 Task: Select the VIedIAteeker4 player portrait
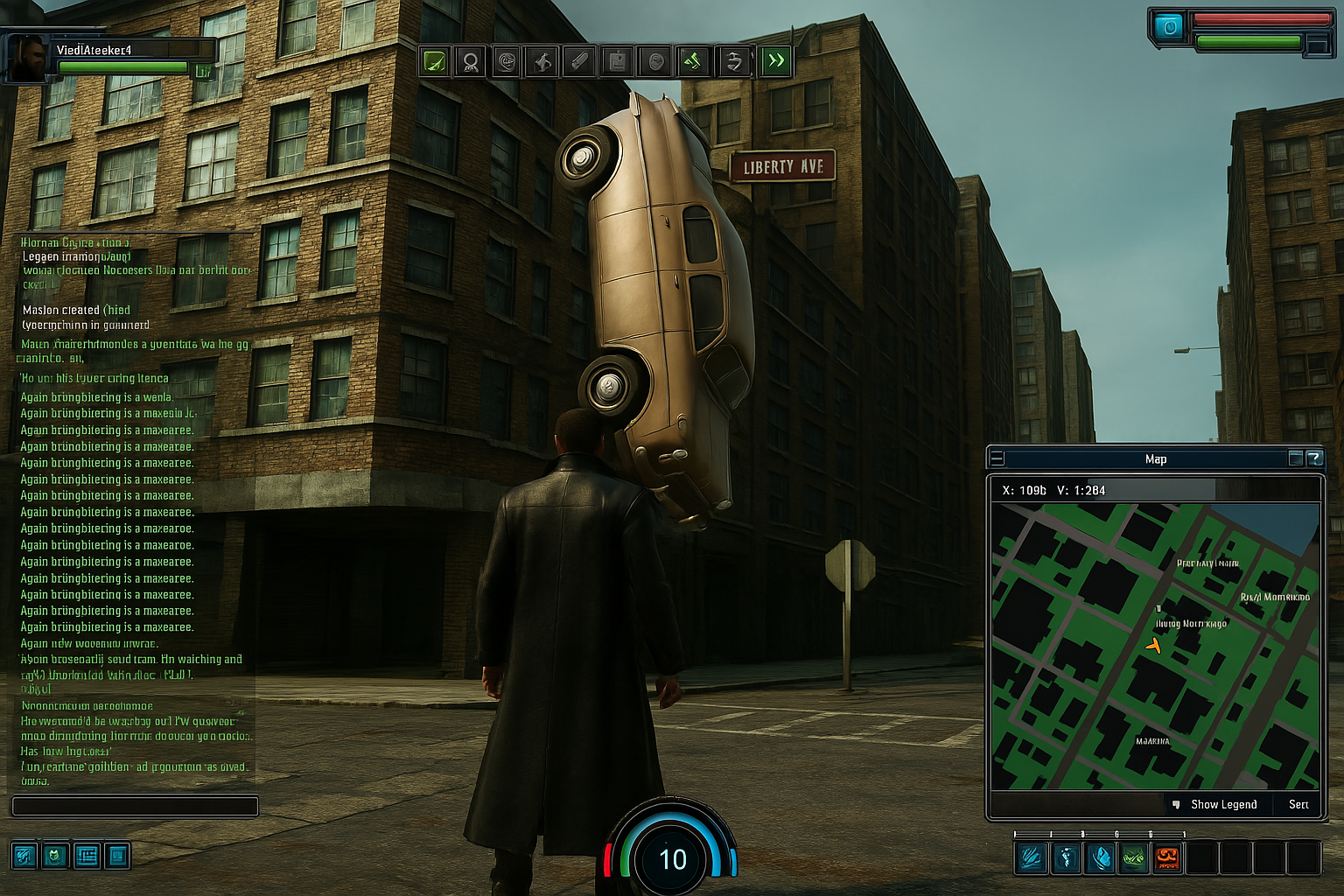(28, 59)
